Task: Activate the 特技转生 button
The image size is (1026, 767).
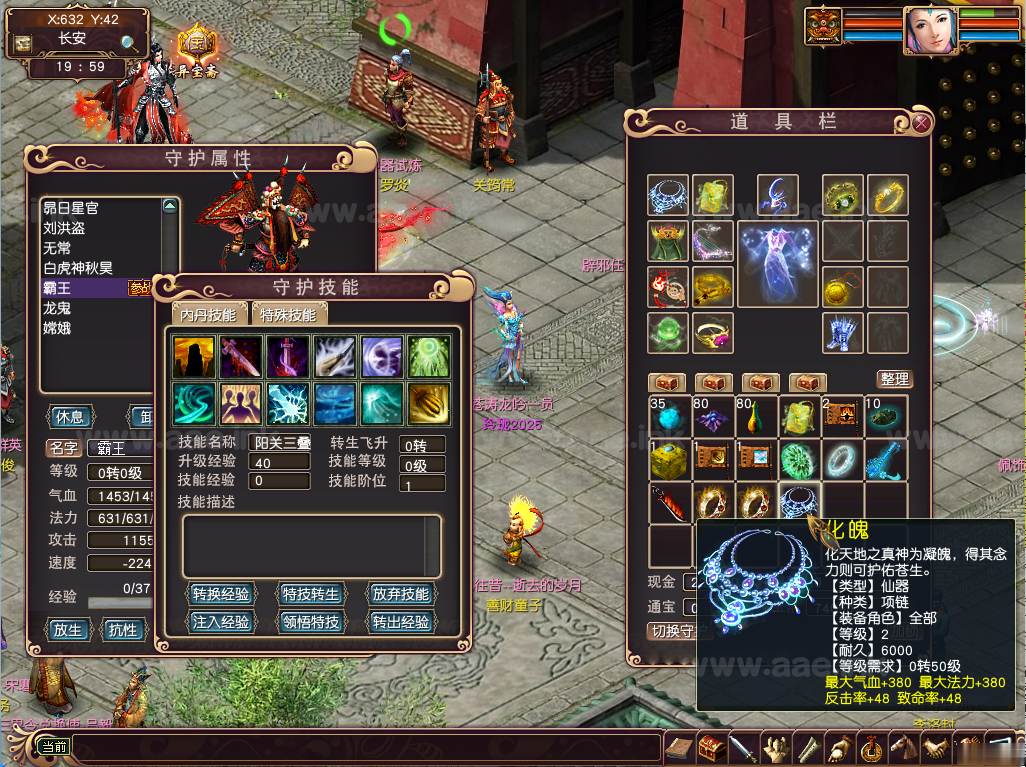Action: coord(310,594)
